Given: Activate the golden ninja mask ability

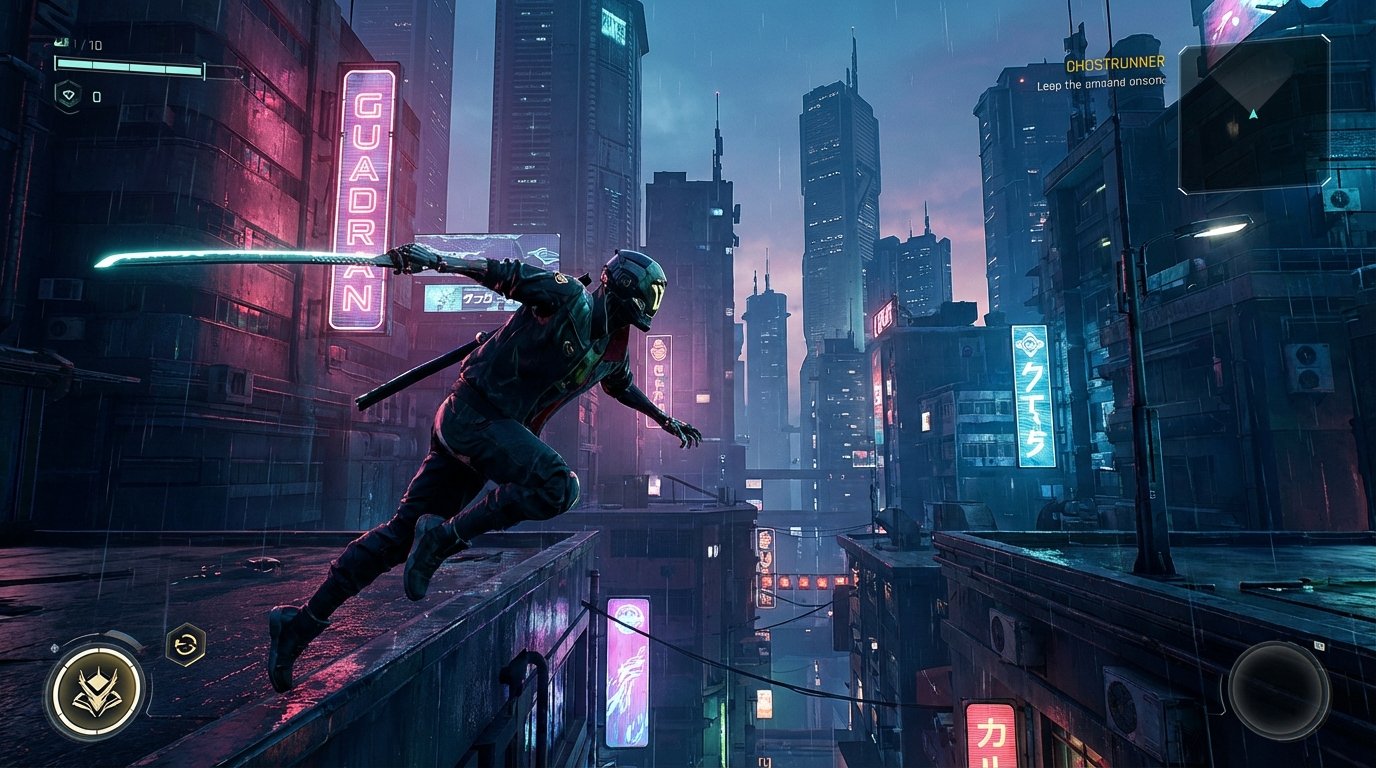Looking at the screenshot, I should (x=96, y=692).
